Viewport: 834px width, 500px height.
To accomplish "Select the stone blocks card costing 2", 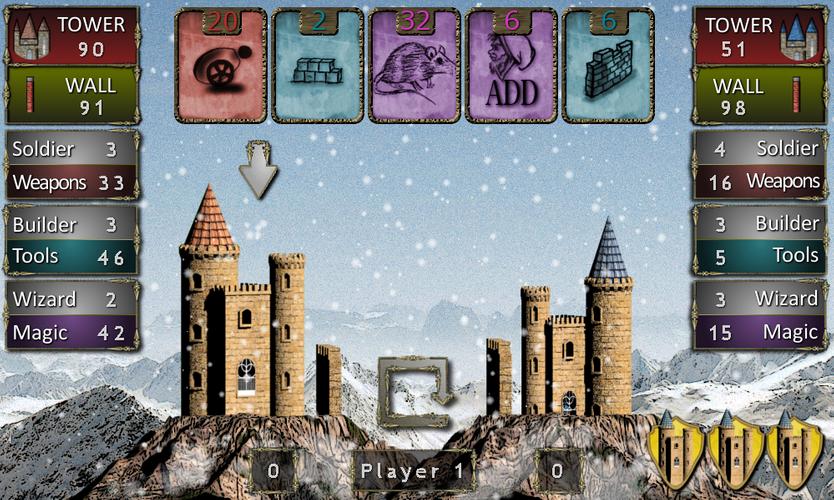I will (318, 66).
